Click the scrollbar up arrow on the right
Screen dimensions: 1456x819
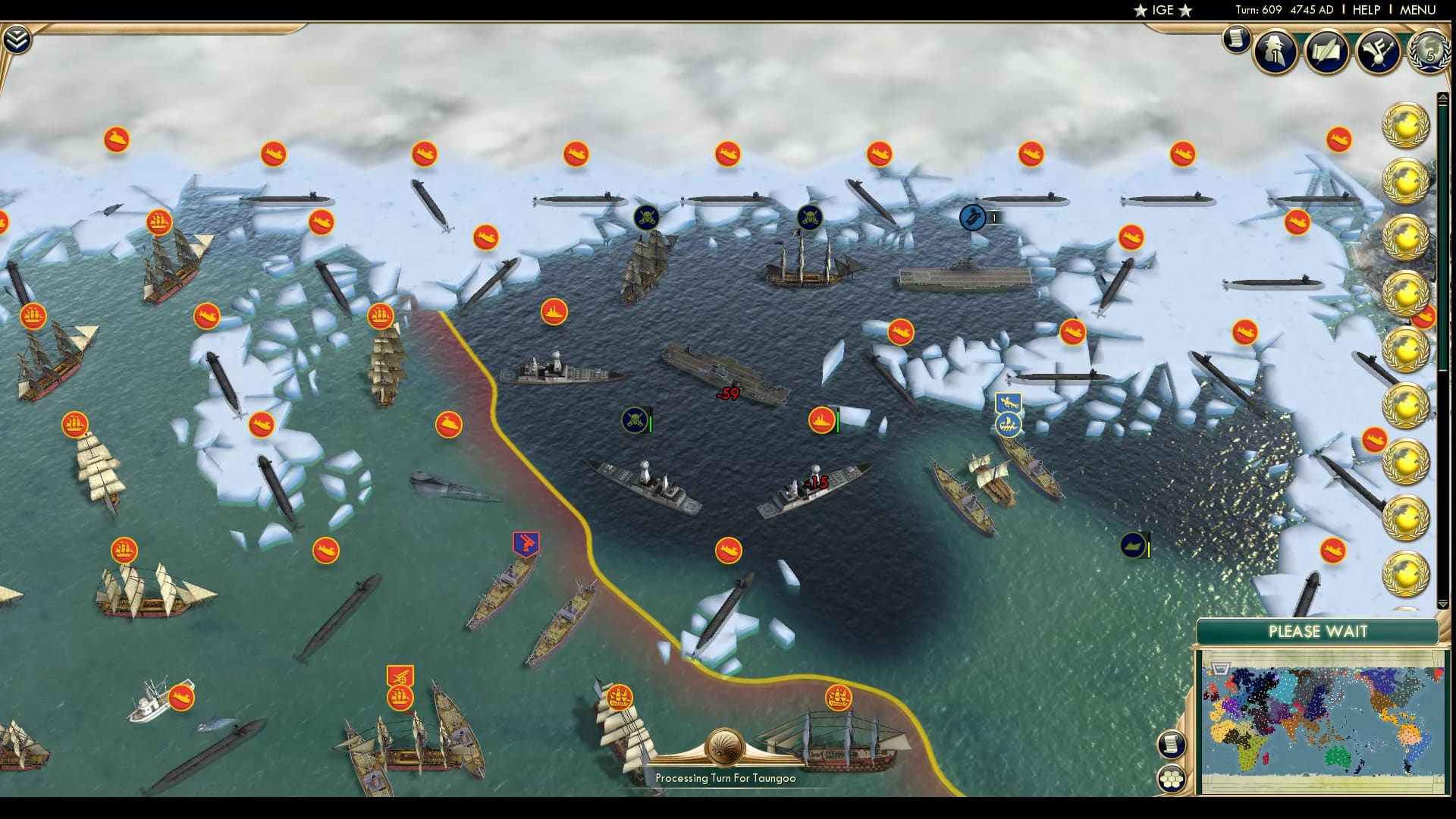click(1442, 97)
